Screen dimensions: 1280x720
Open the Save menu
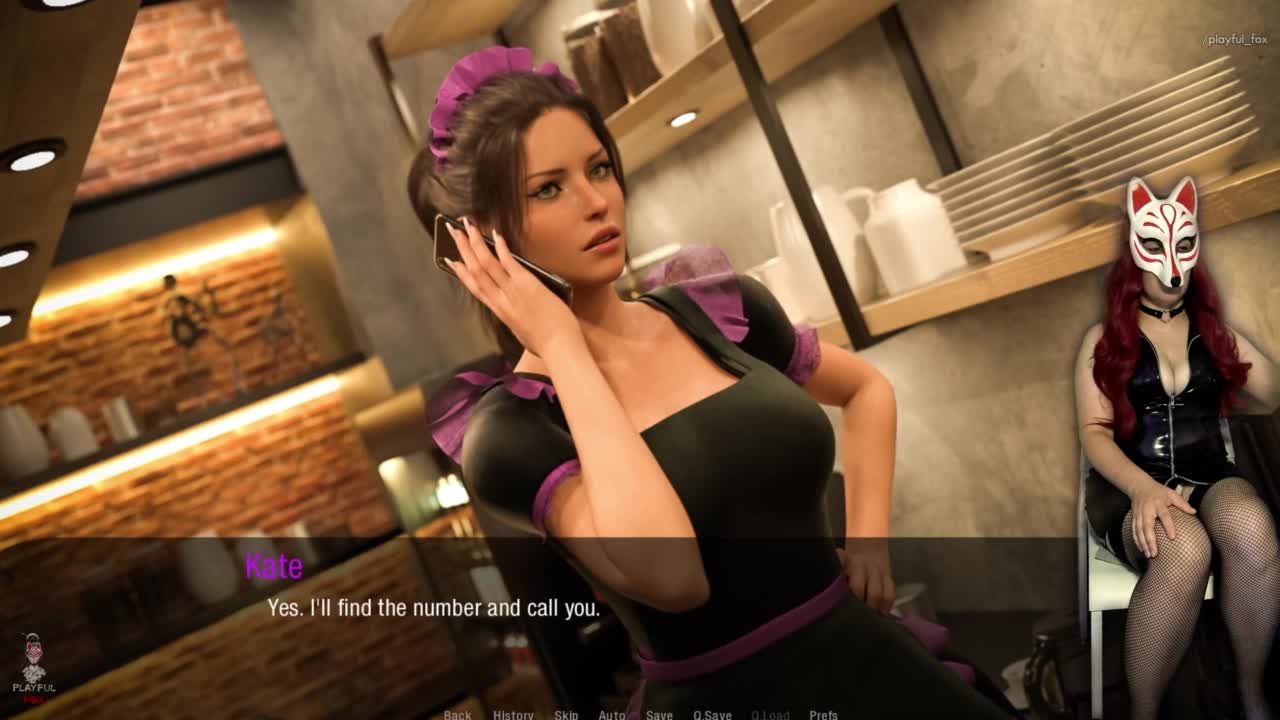659,714
